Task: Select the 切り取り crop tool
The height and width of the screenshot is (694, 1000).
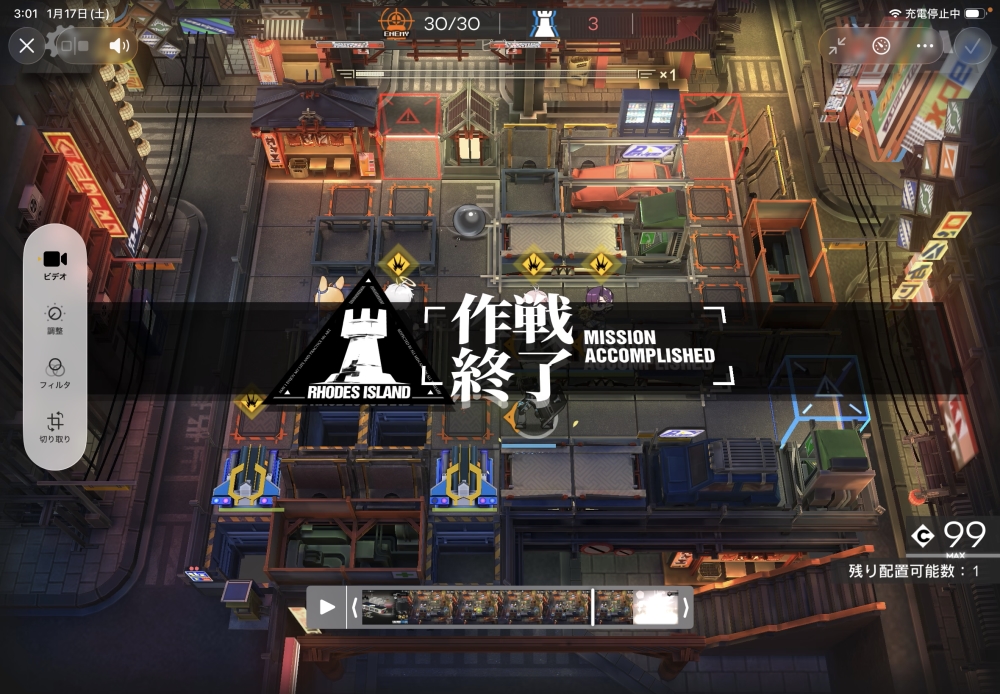Action: (x=55, y=426)
